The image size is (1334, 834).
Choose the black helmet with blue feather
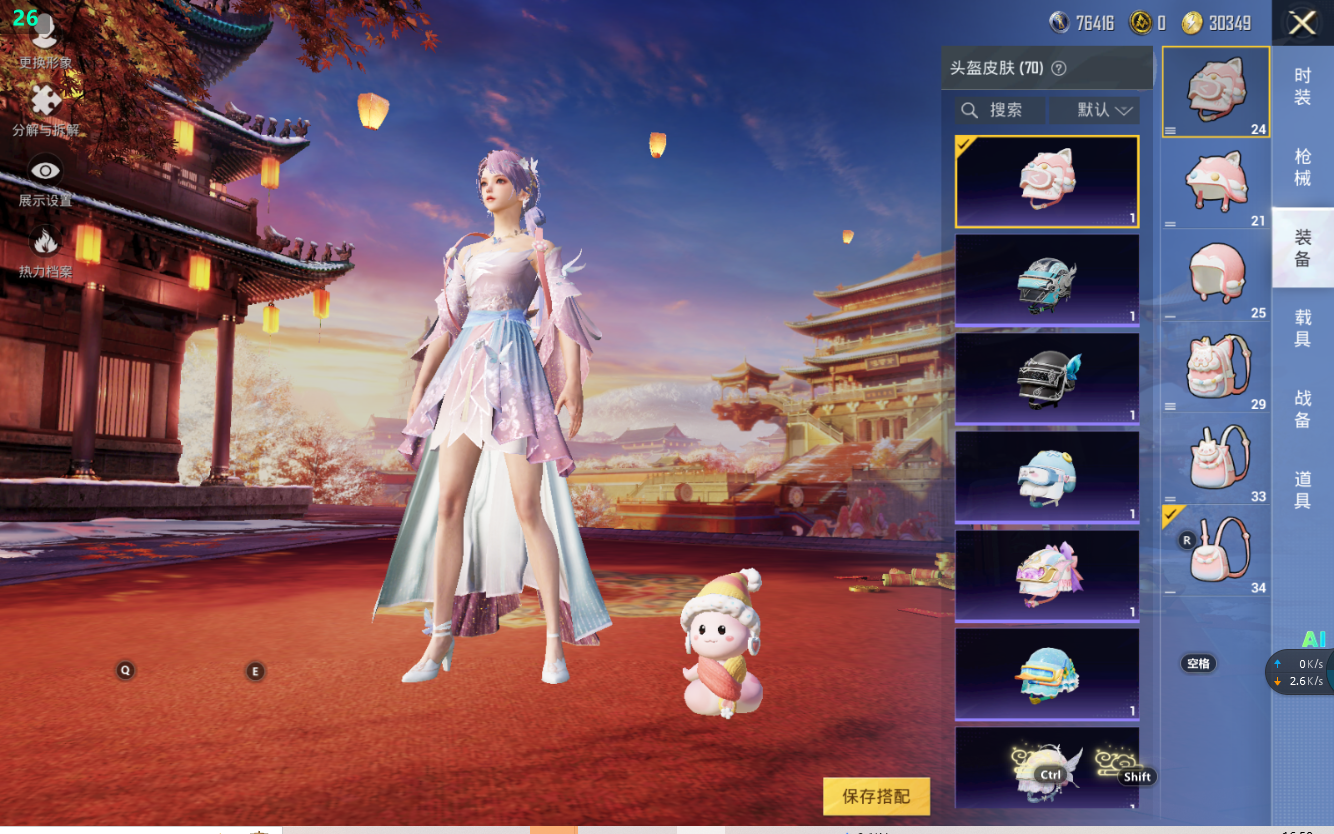click(x=1047, y=378)
